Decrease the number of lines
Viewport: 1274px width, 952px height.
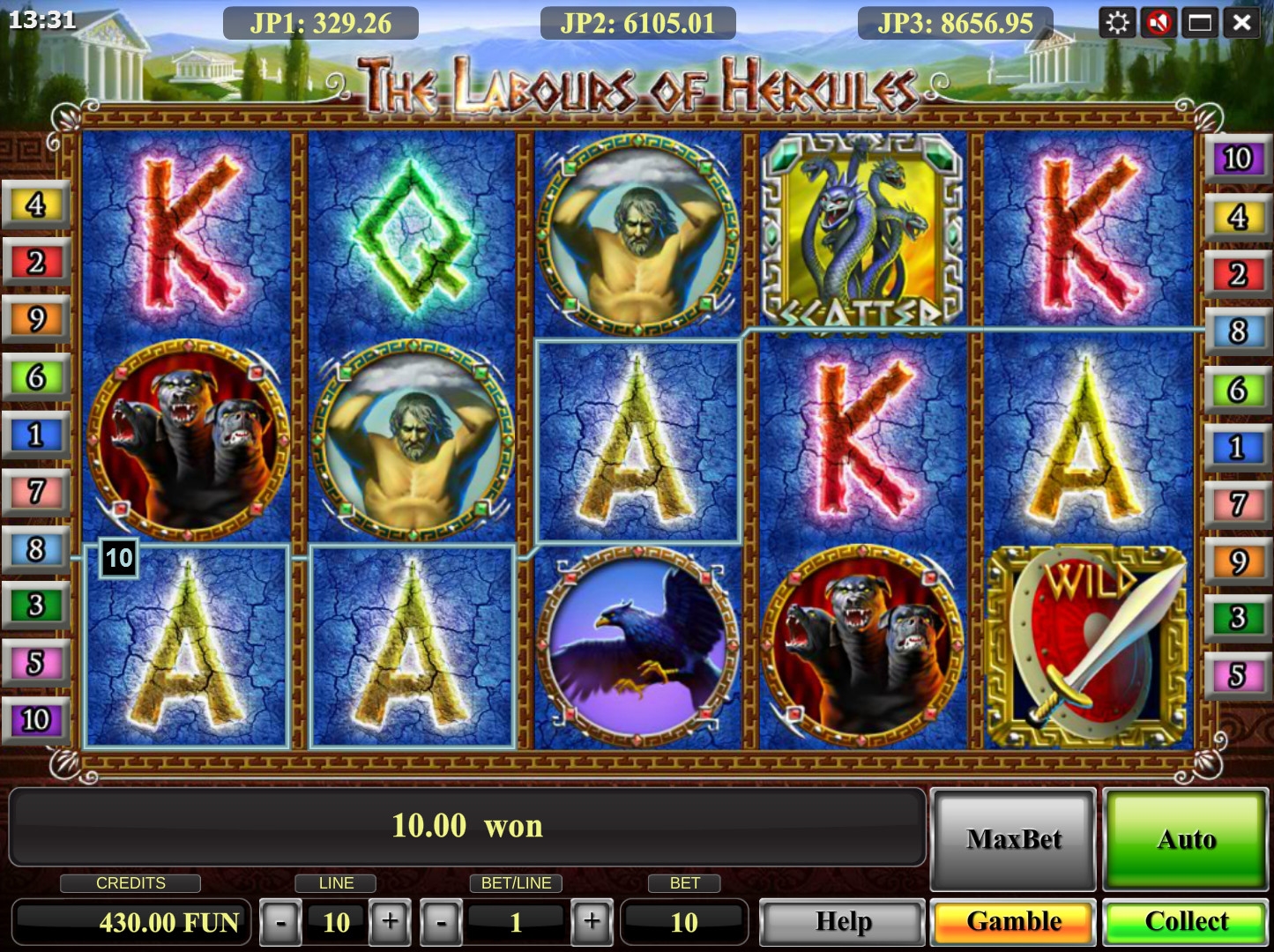coord(280,922)
